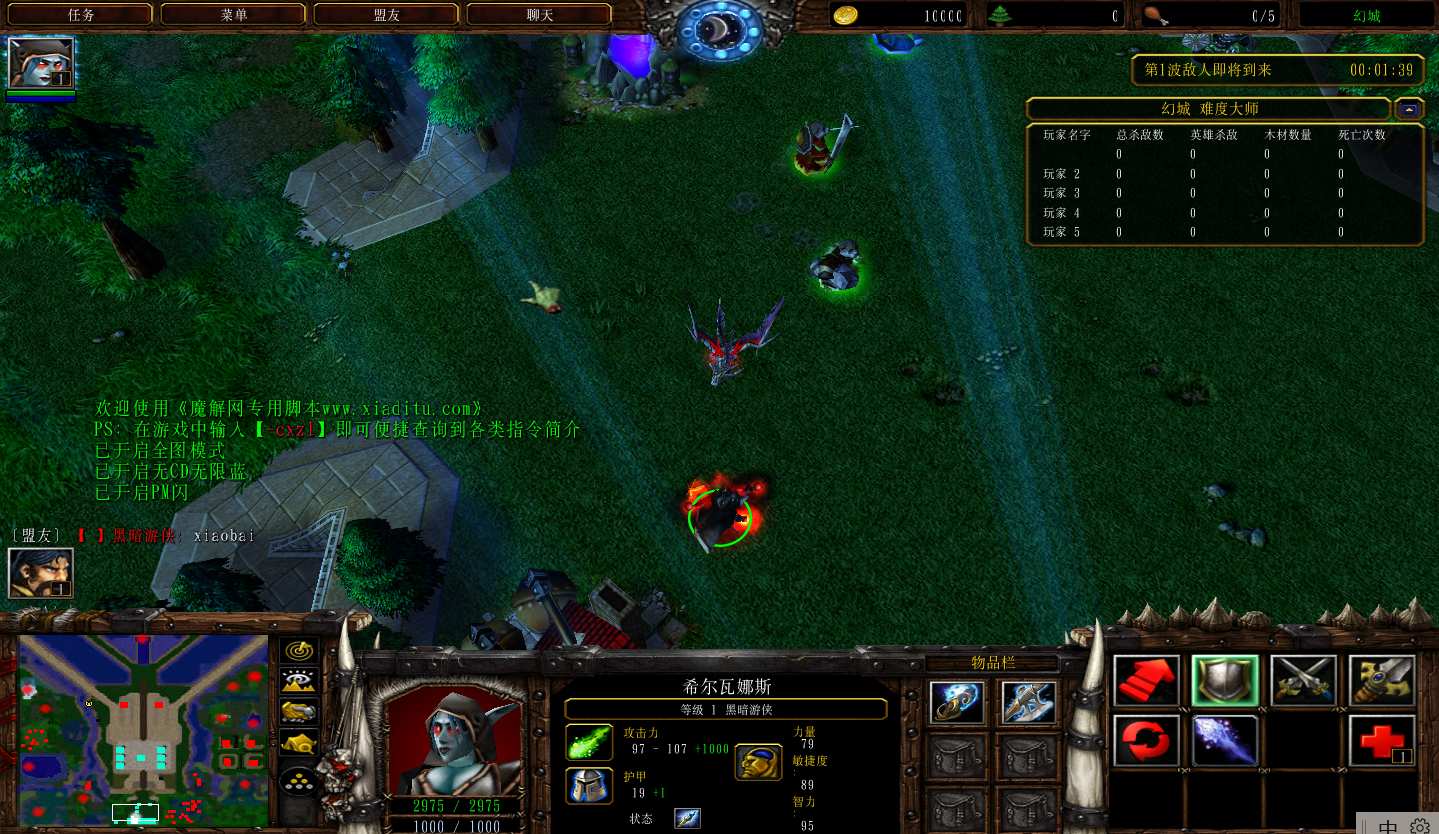Open the red cross hero skills menu
Screen dimensions: 1439x834
(1382, 741)
